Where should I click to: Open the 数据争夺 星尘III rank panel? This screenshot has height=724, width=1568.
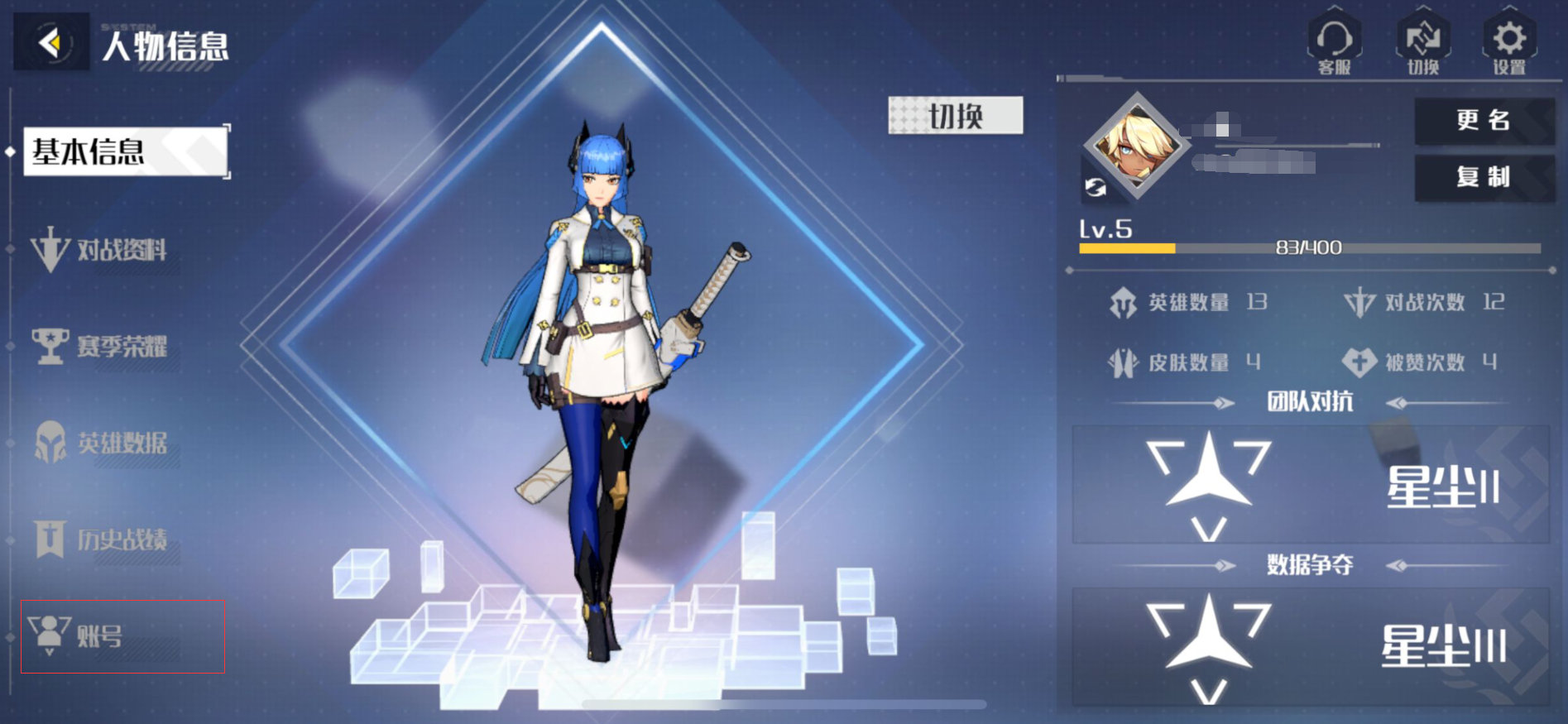(x=1310, y=646)
